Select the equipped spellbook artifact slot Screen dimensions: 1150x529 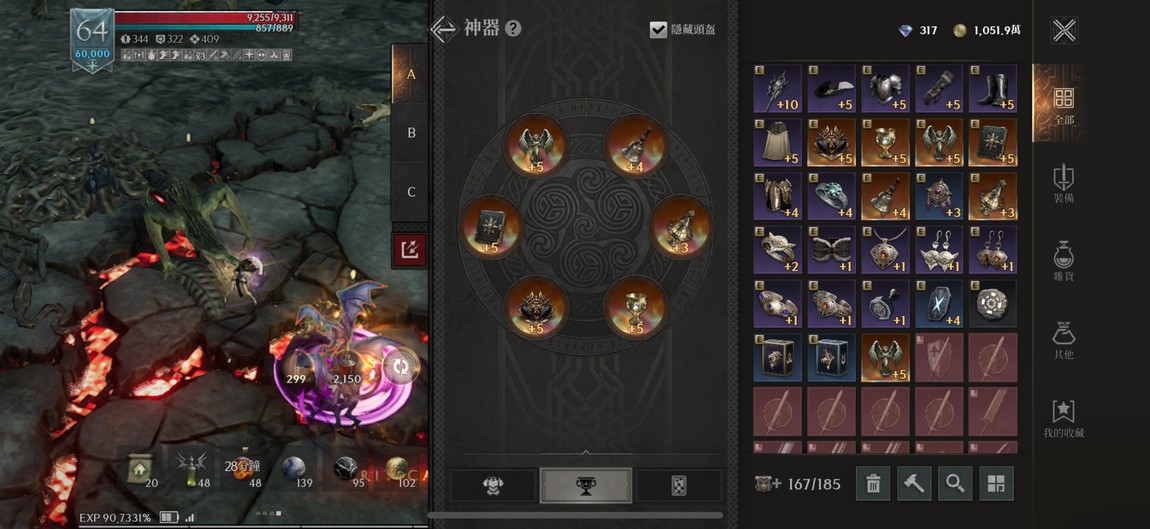489,226
